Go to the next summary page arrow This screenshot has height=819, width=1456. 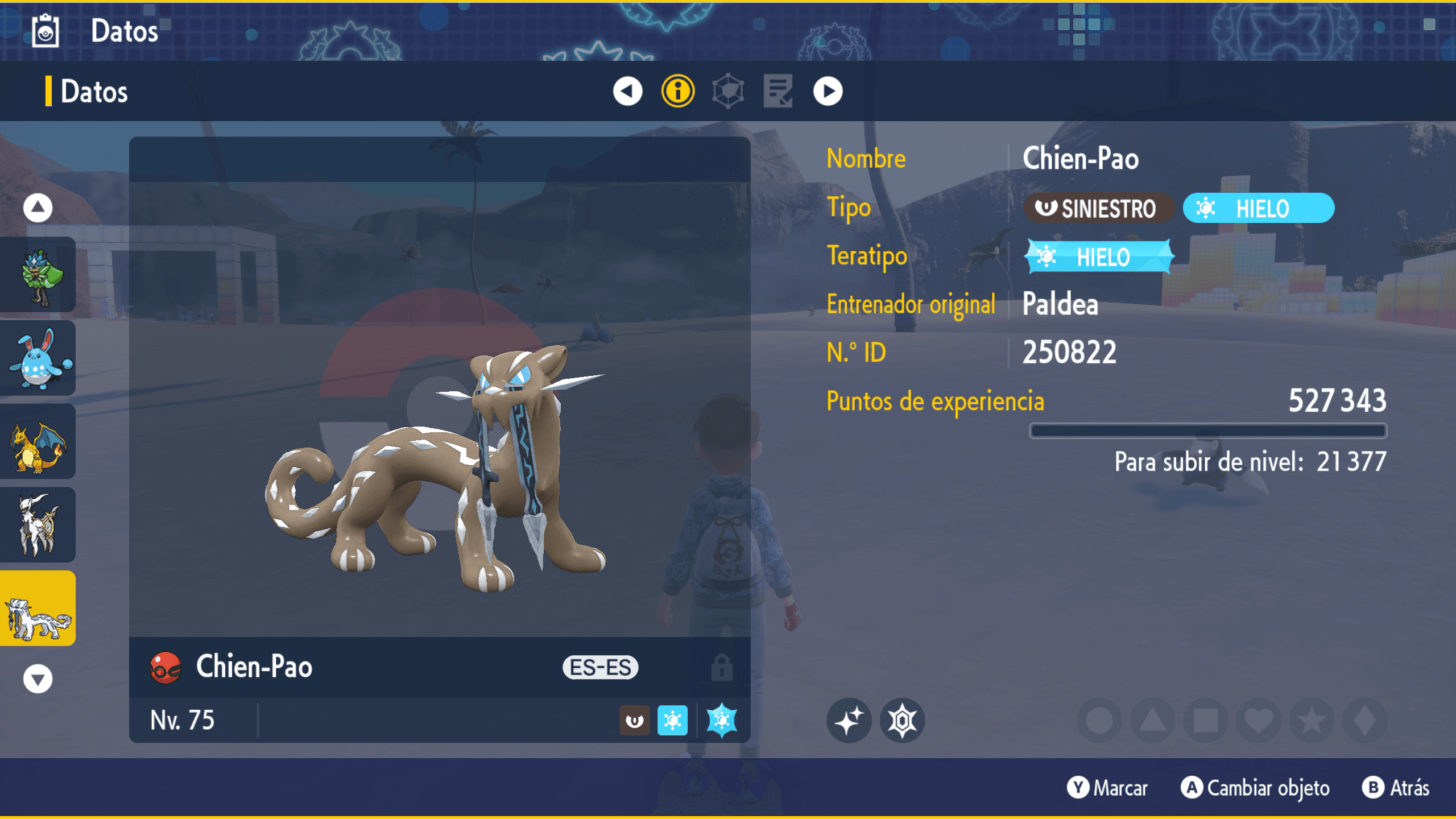pos(828,91)
